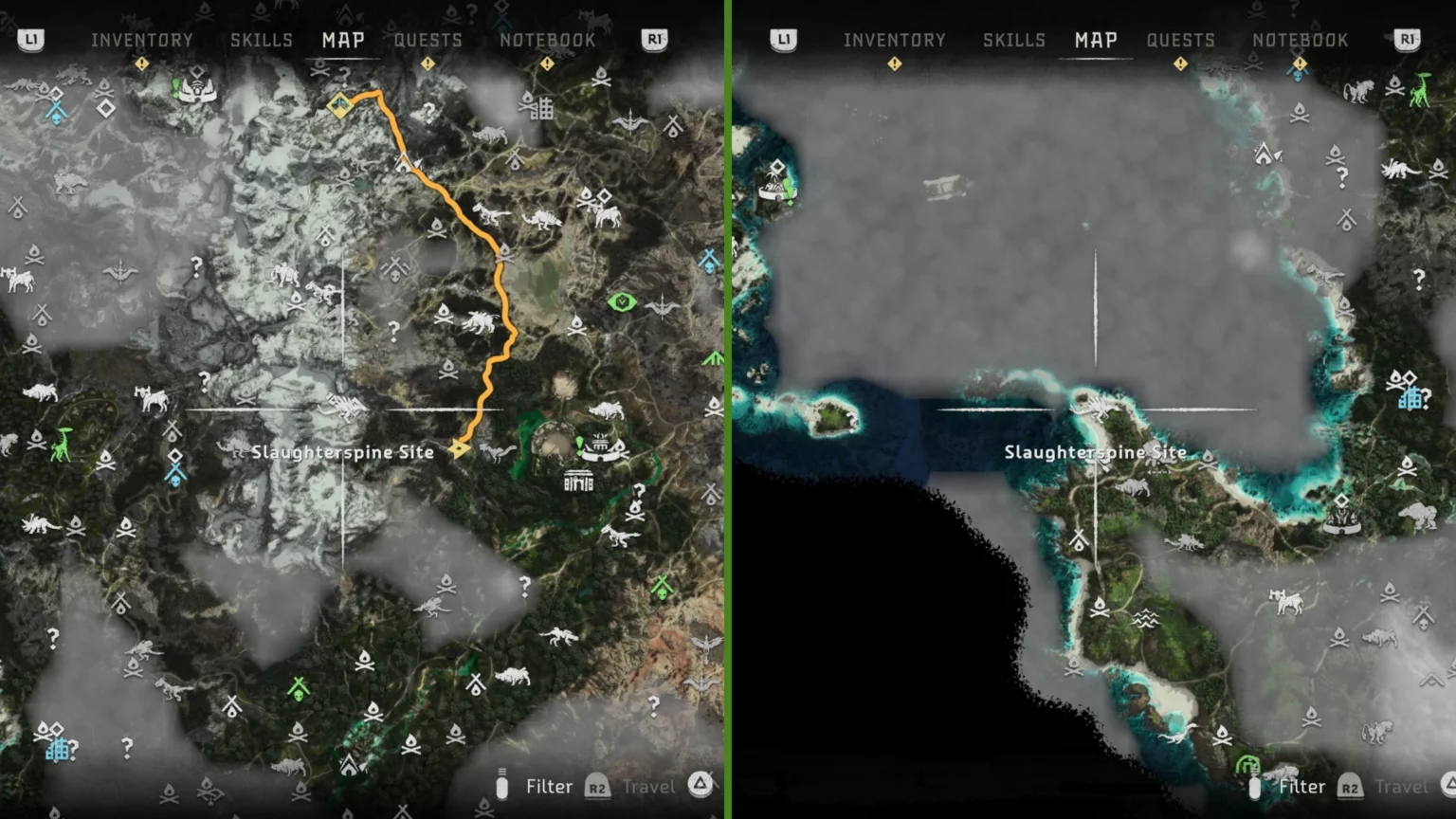This screenshot has width=1456, height=819.
Task: Select the green Tallneck icon on the forest map
Action: 62,444
